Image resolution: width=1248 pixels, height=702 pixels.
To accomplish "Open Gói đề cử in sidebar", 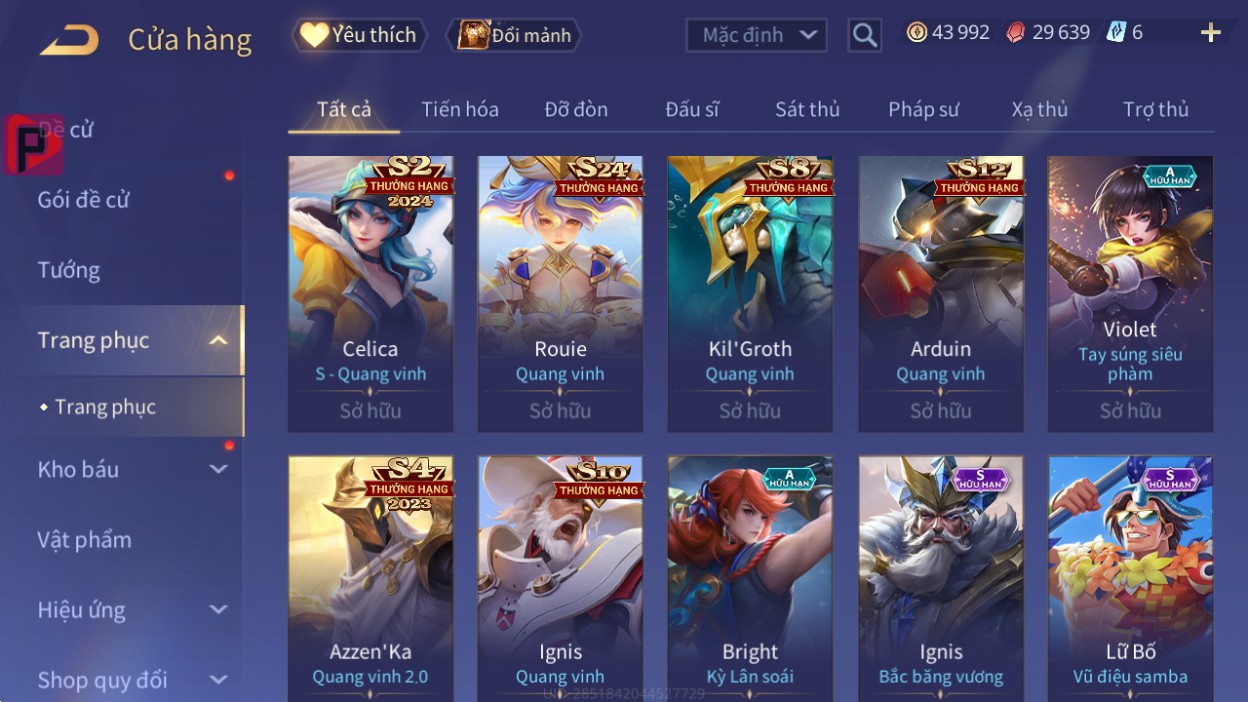I will pyautogui.click(x=84, y=200).
